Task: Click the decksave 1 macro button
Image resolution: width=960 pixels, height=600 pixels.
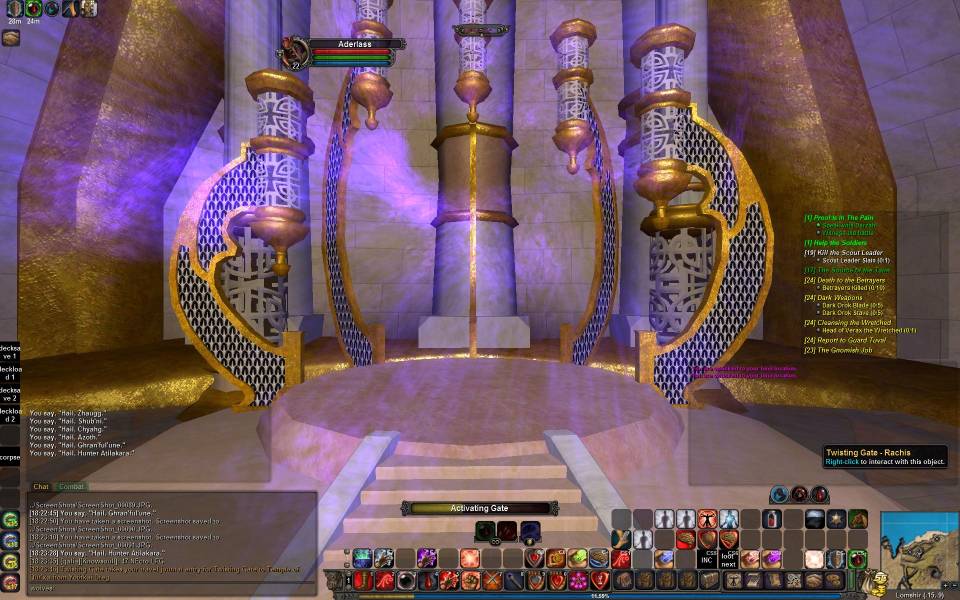Action: pyautogui.click(x=9, y=352)
